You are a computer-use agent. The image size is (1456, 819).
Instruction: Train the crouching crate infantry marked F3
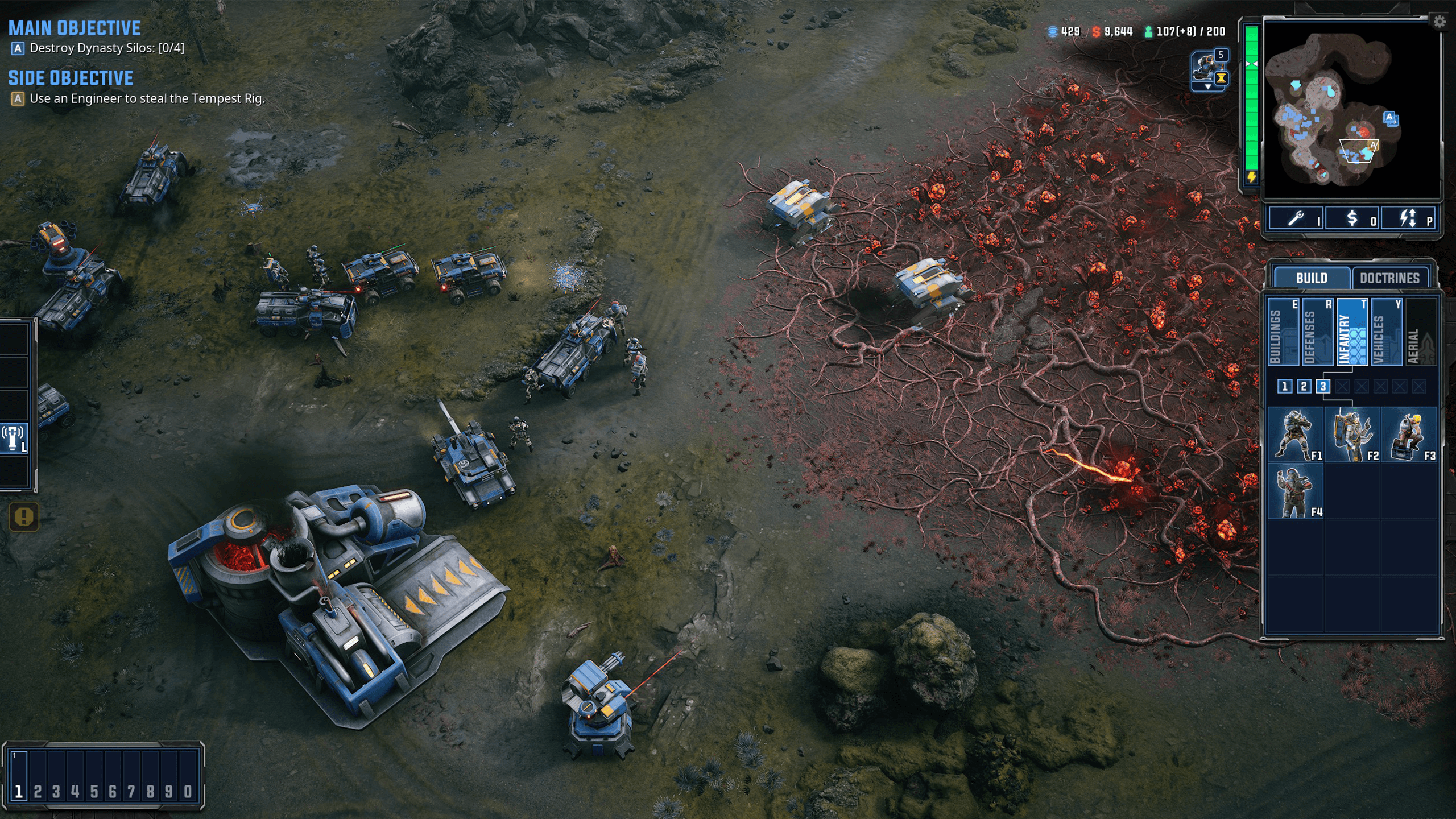1409,435
